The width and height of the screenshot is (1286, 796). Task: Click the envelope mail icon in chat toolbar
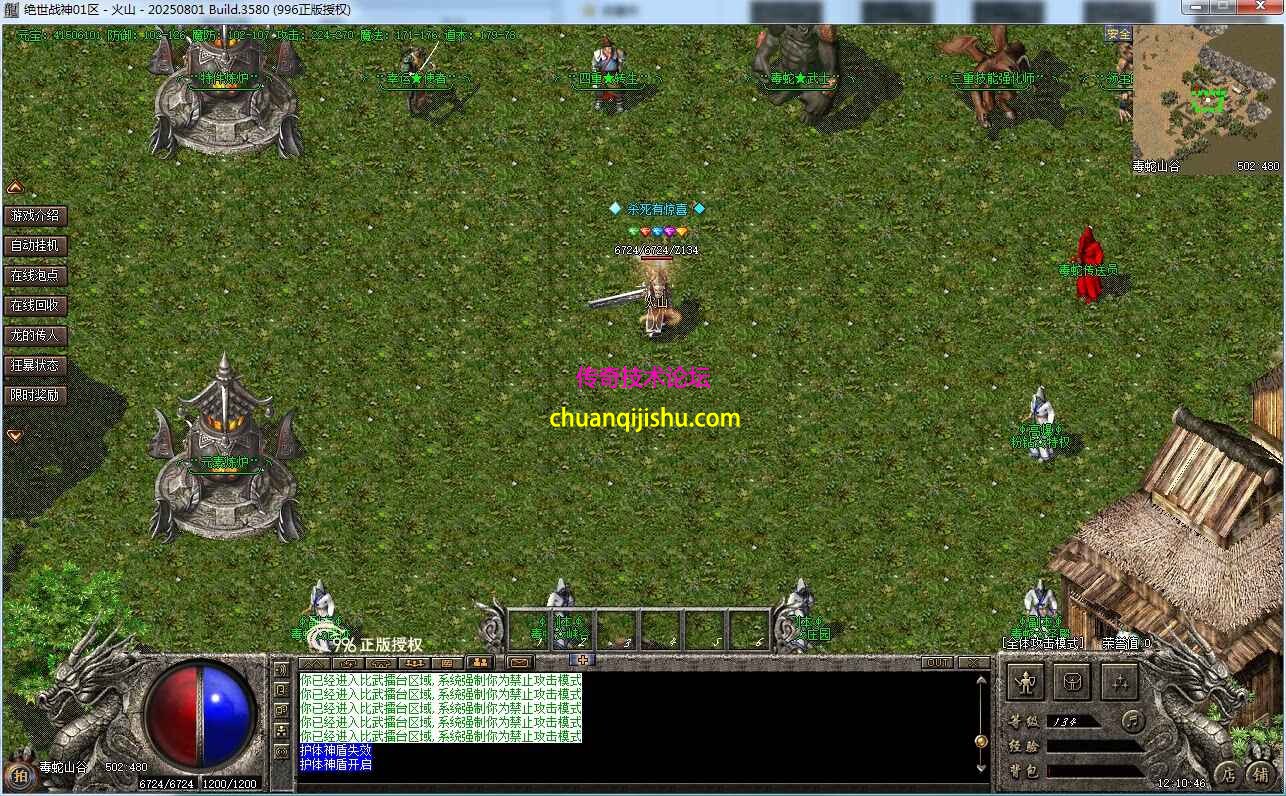[x=518, y=661]
